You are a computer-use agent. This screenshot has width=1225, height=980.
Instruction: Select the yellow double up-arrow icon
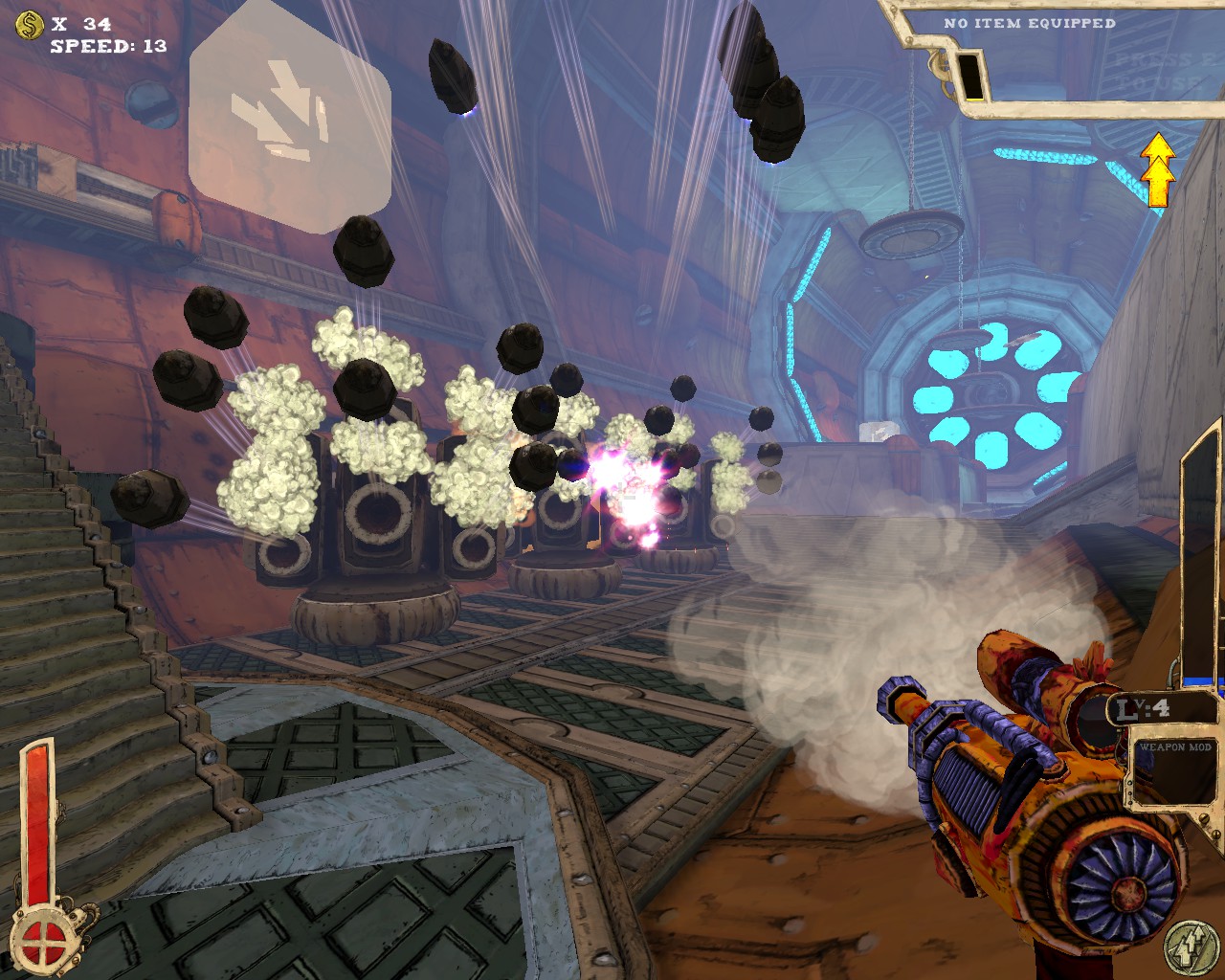pos(1158,170)
